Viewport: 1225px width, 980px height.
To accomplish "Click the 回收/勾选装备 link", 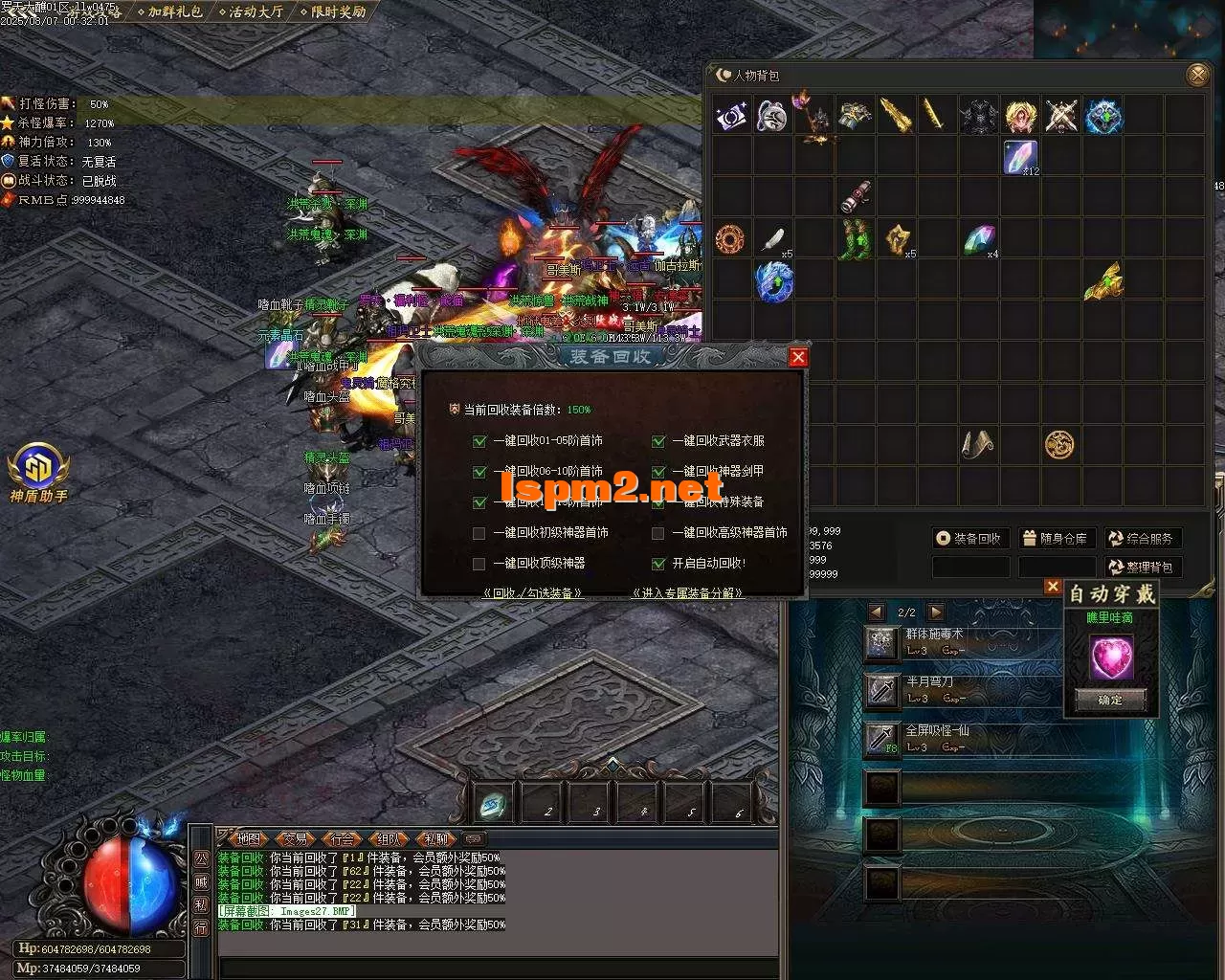I will [533, 593].
